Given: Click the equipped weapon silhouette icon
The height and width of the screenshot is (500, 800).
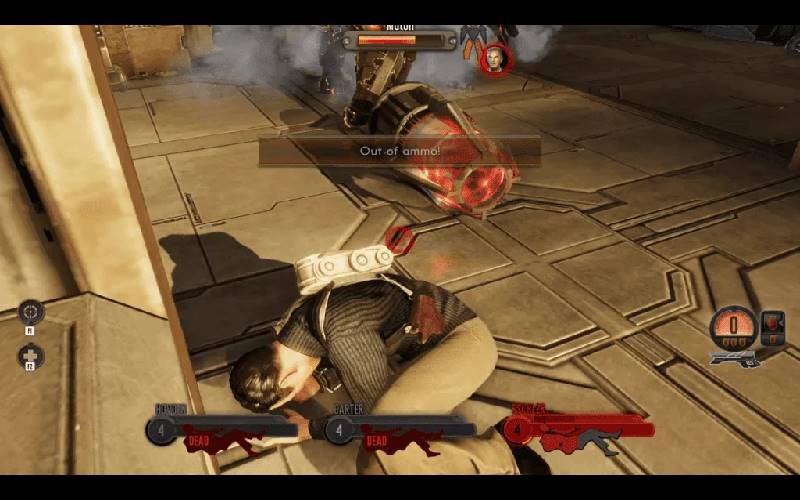Looking at the screenshot, I should point(735,357).
